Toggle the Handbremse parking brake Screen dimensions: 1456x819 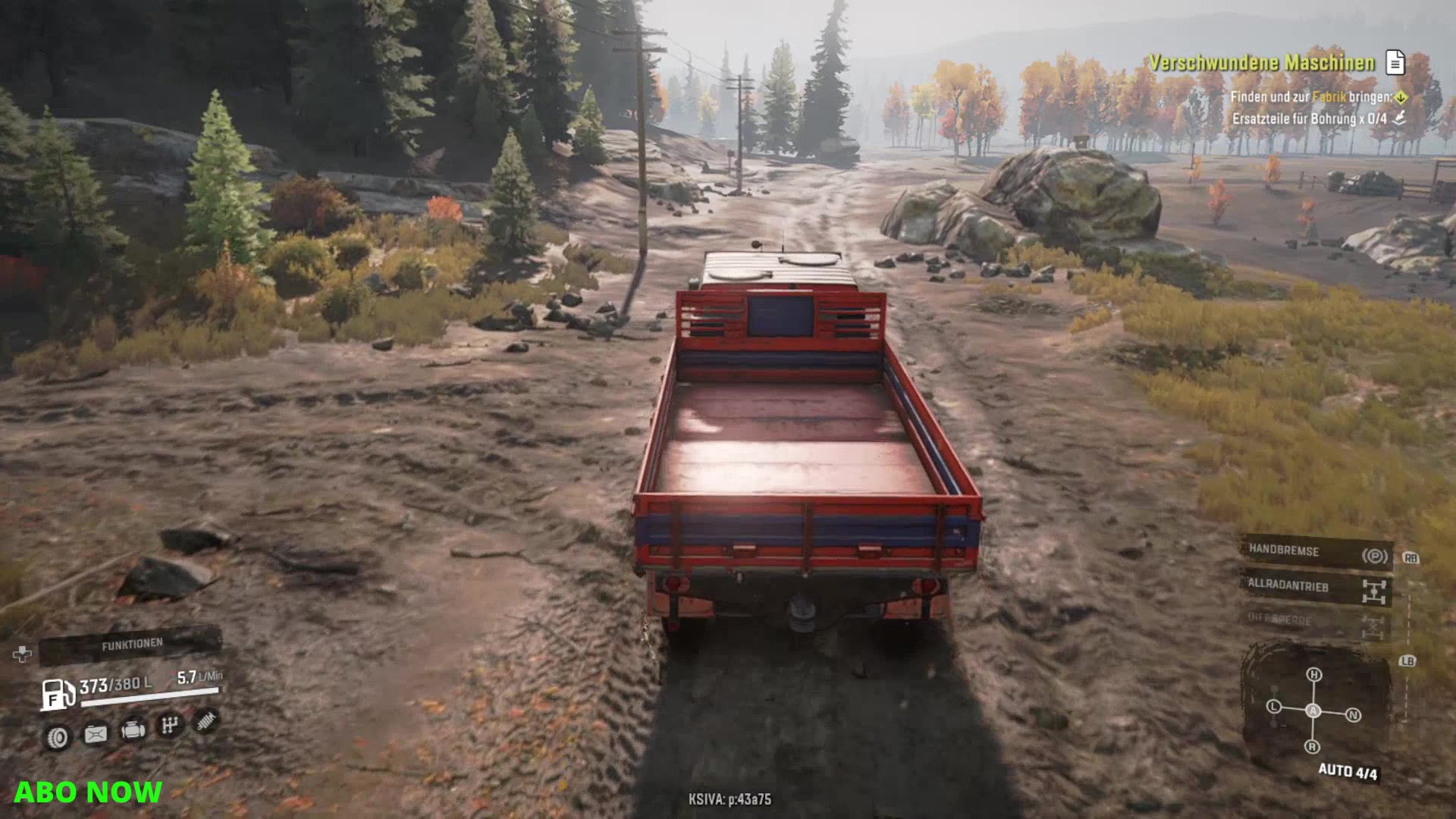(x=1316, y=552)
